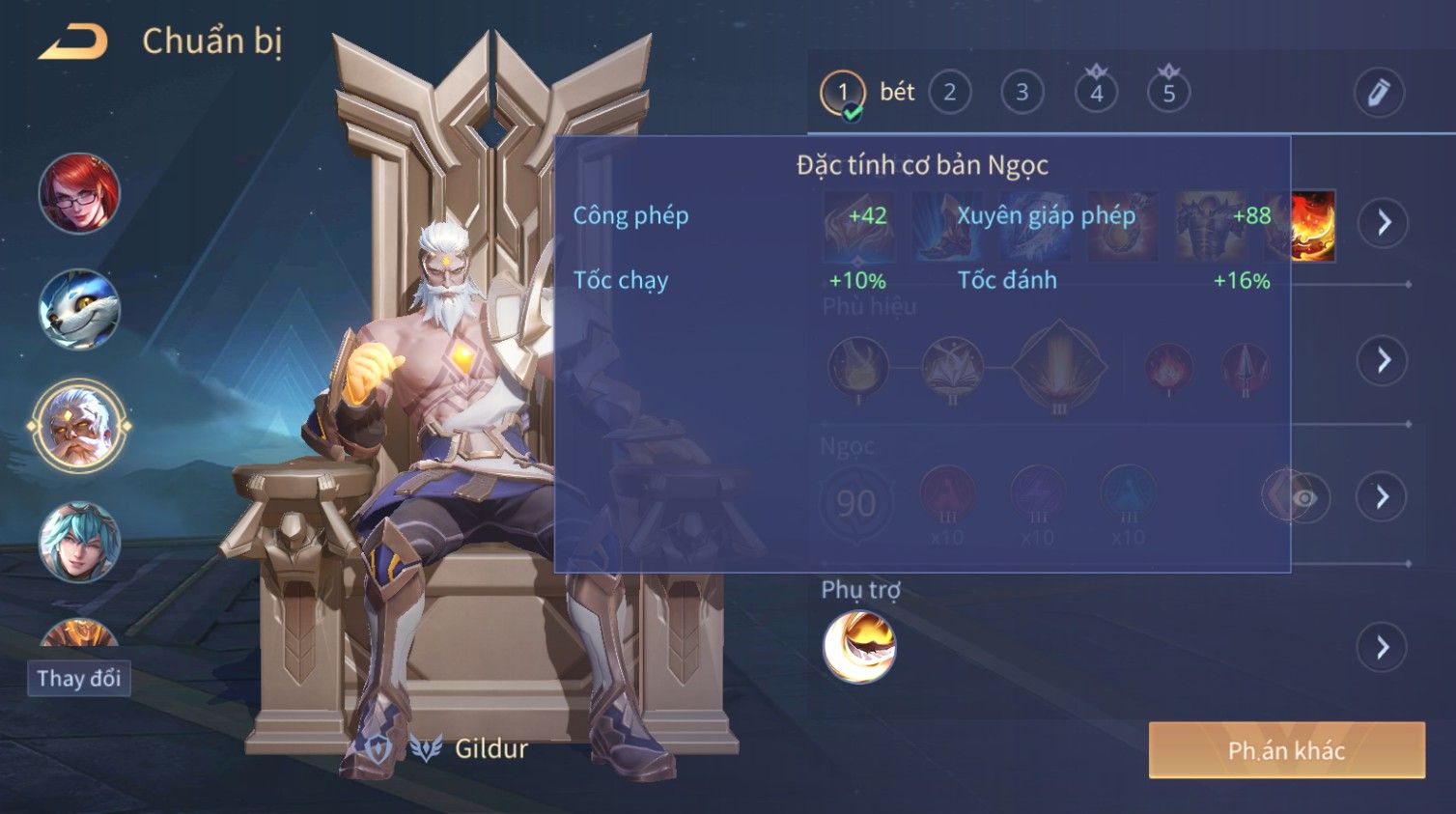Select preset tab 1
1456x814 pixels.
(843, 93)
